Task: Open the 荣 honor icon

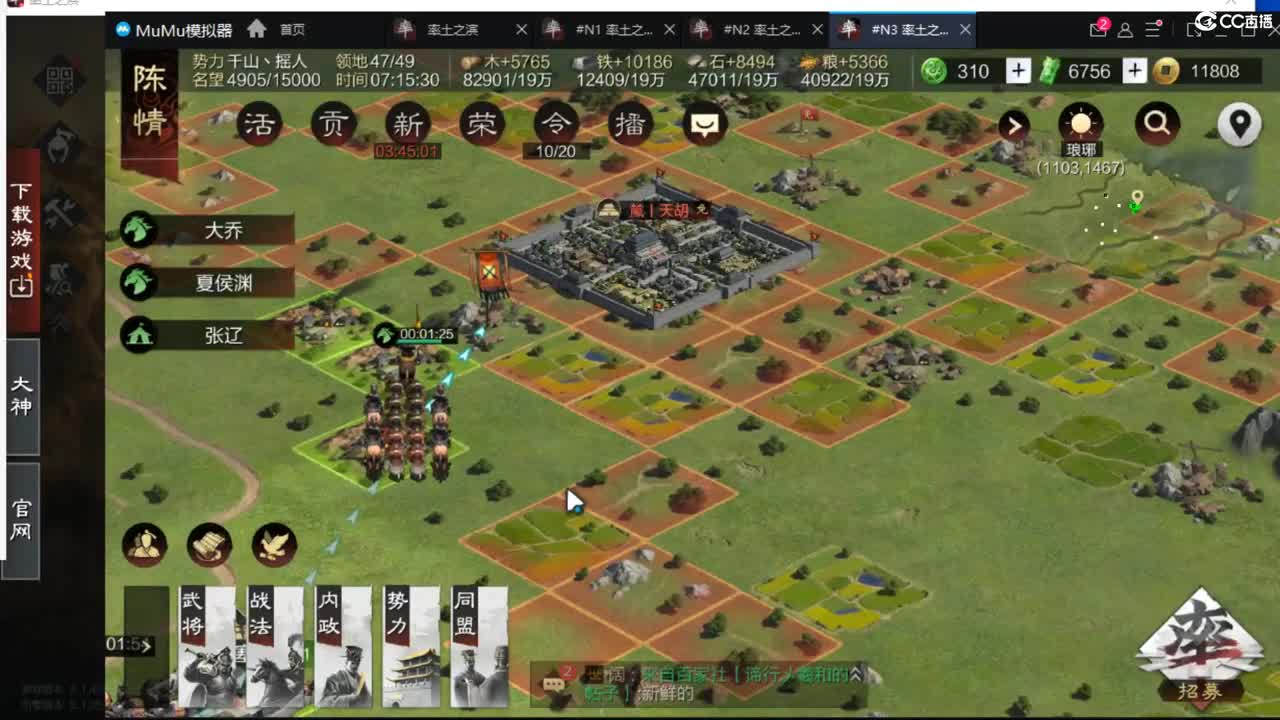Action: click(x=481, y=125)
